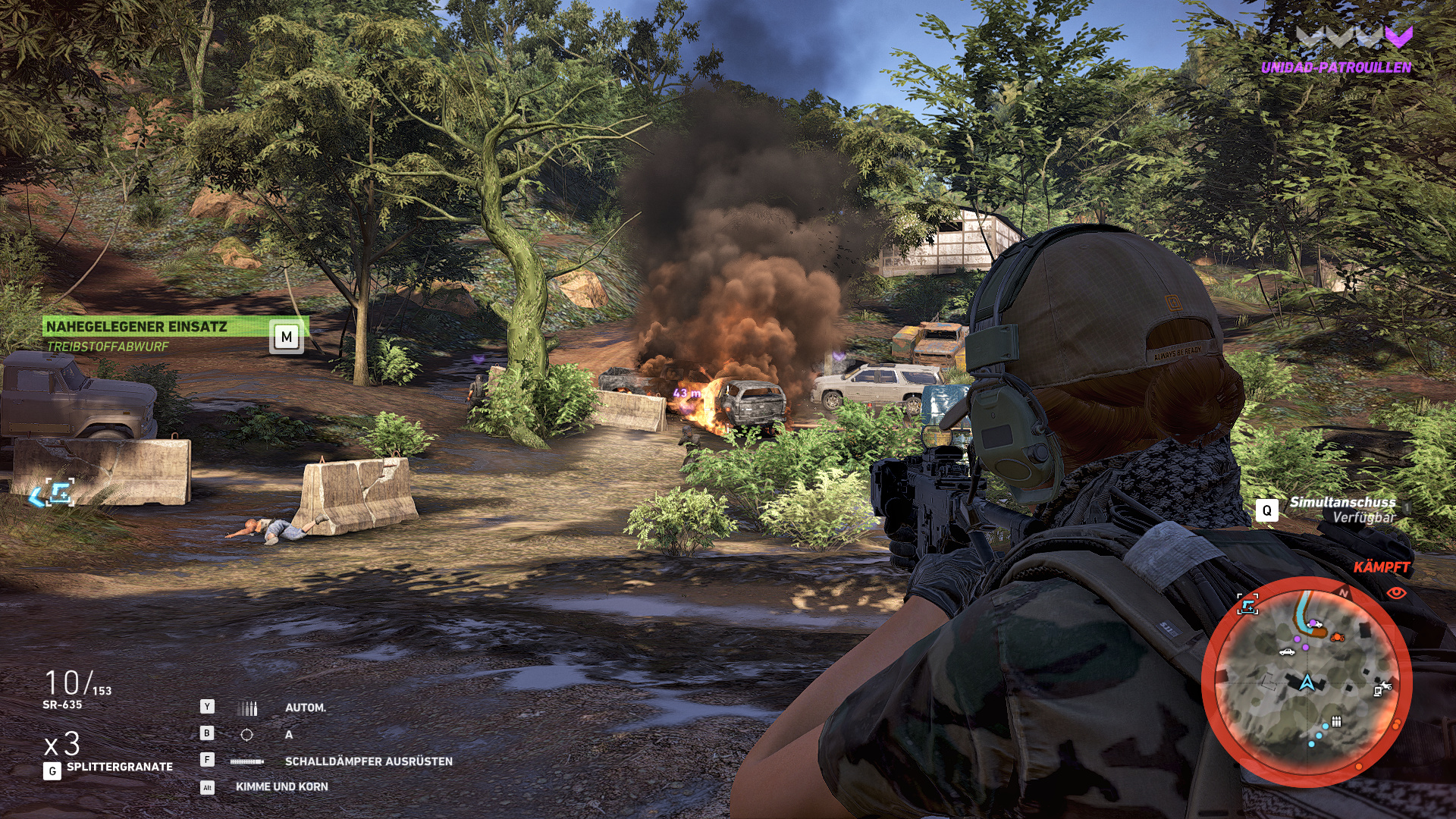The width and height of the screenshot is (1456, 819).
Task: Select the Kimme und Korn sight option
Action: point(281,787)
